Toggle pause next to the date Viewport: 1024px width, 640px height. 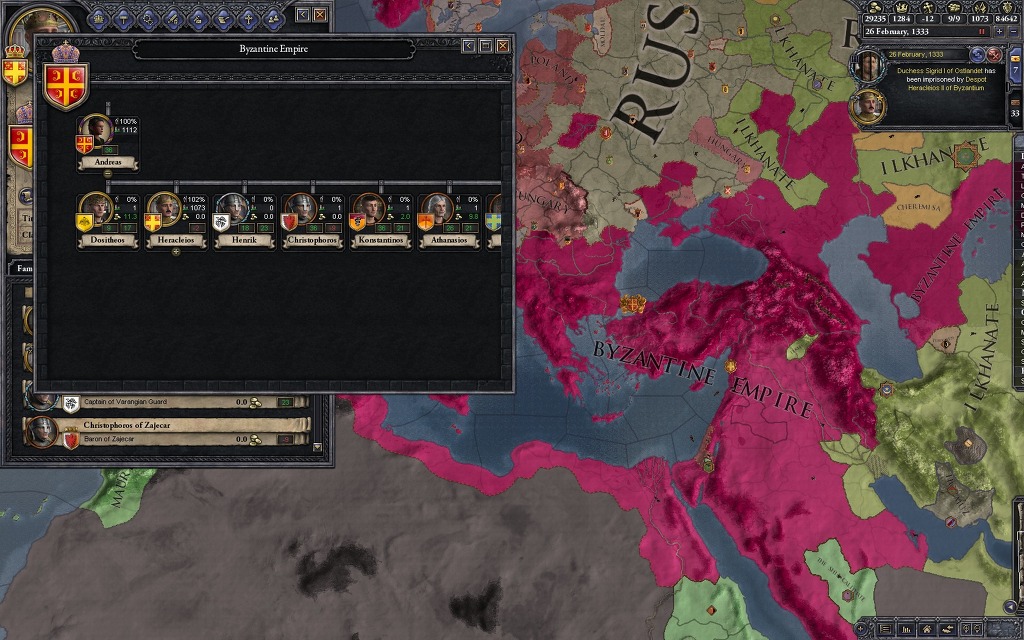point(982,32)
